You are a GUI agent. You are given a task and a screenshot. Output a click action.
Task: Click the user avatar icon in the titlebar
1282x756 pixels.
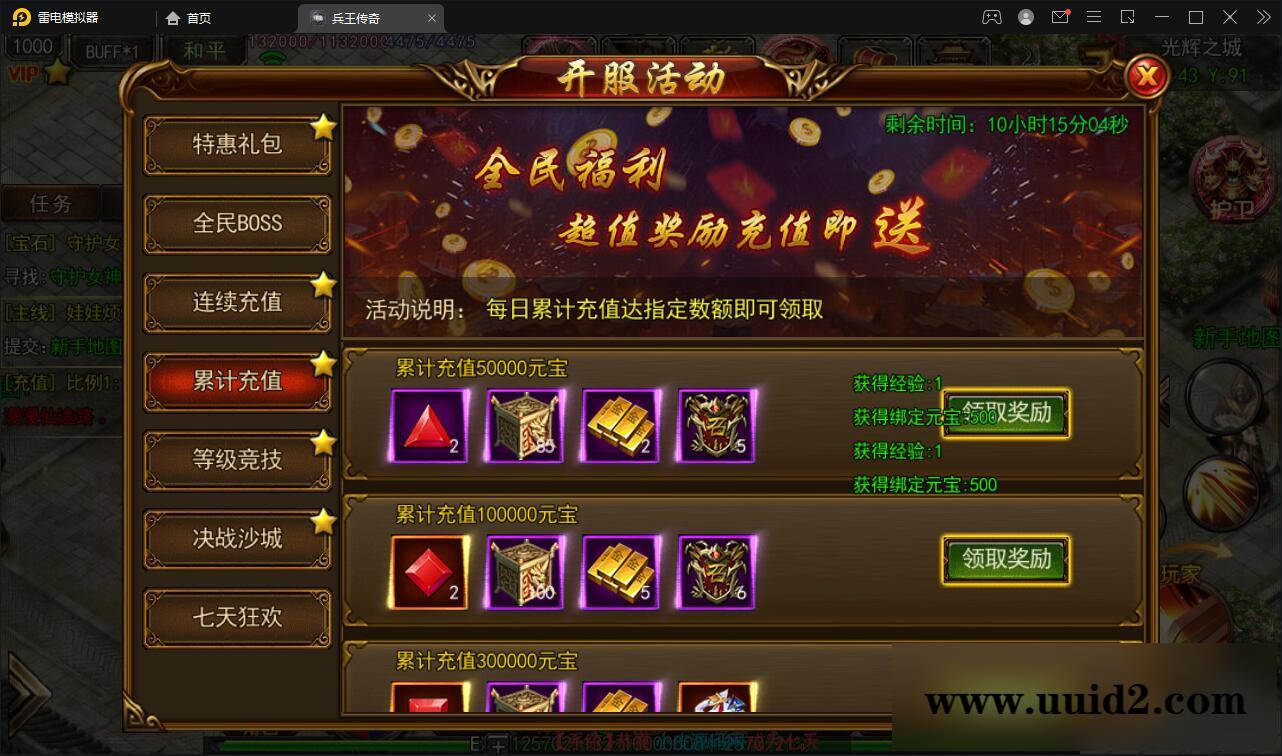point(1025,17)
